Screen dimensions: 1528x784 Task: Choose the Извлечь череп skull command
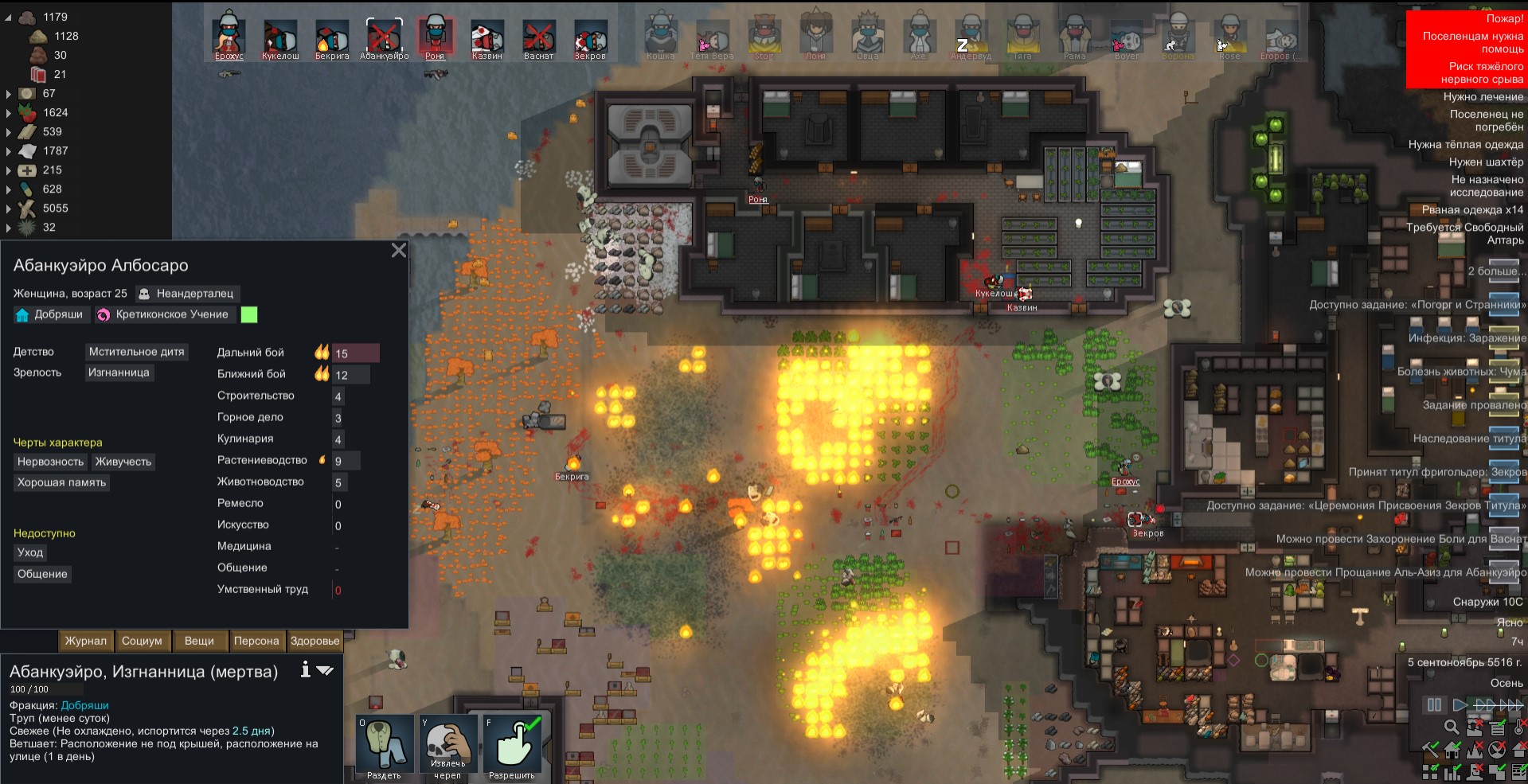448,746
